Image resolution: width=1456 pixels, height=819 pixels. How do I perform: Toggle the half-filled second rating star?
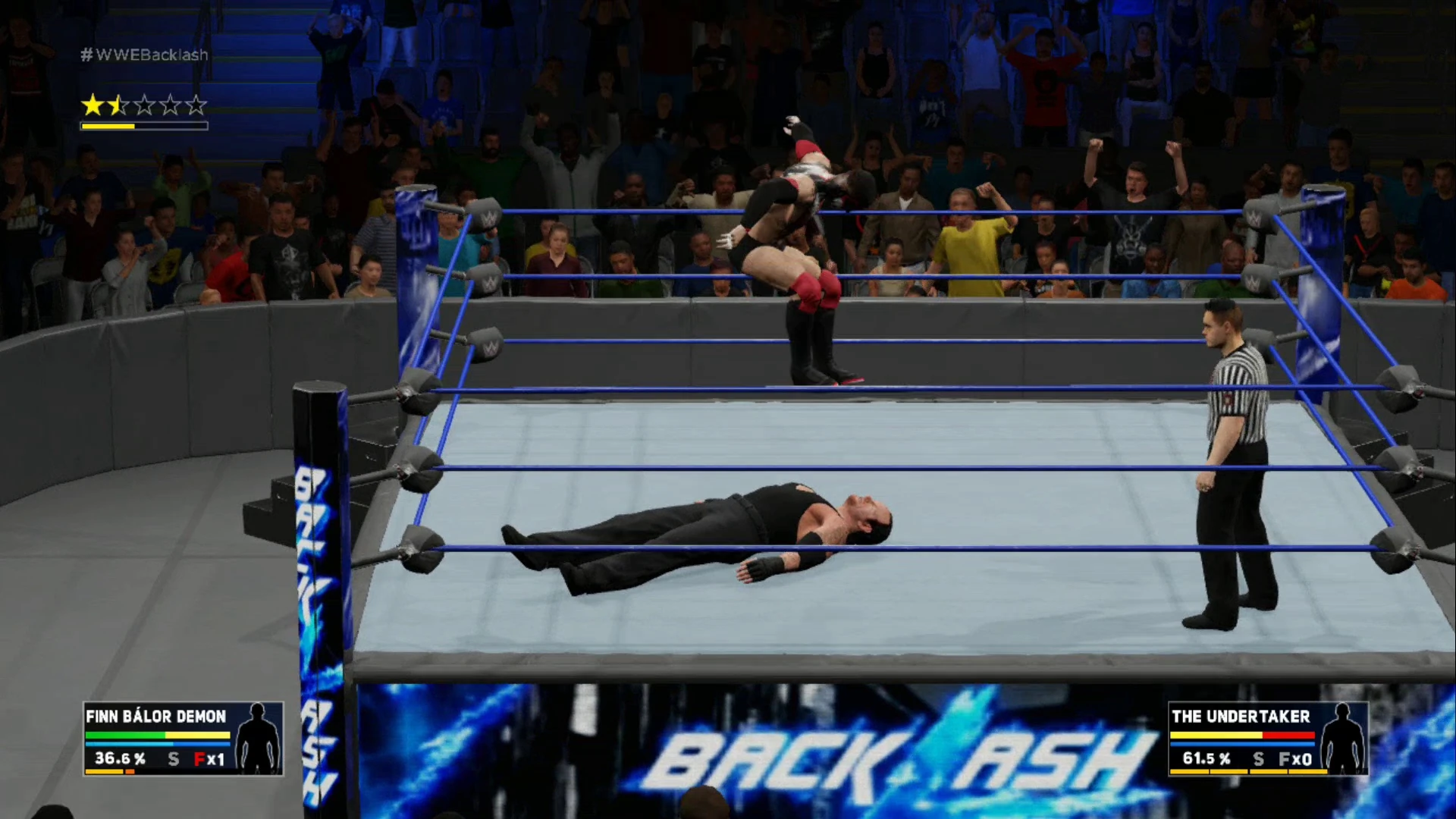pos(118,106)
